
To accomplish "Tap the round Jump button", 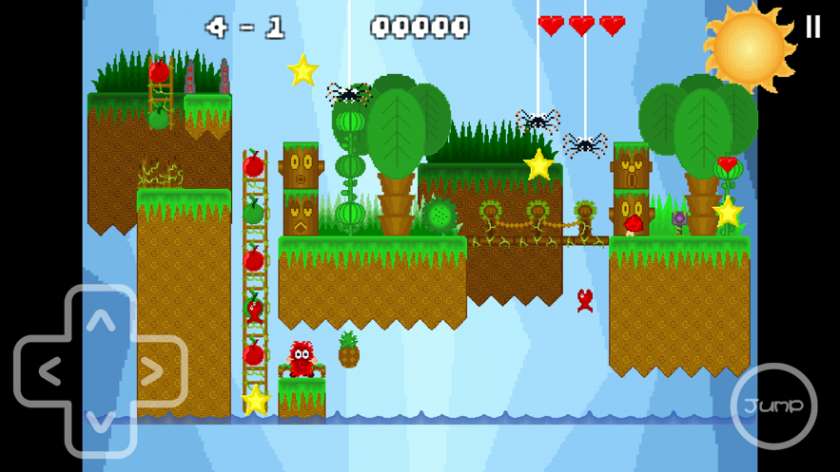I will pos(773,405).
